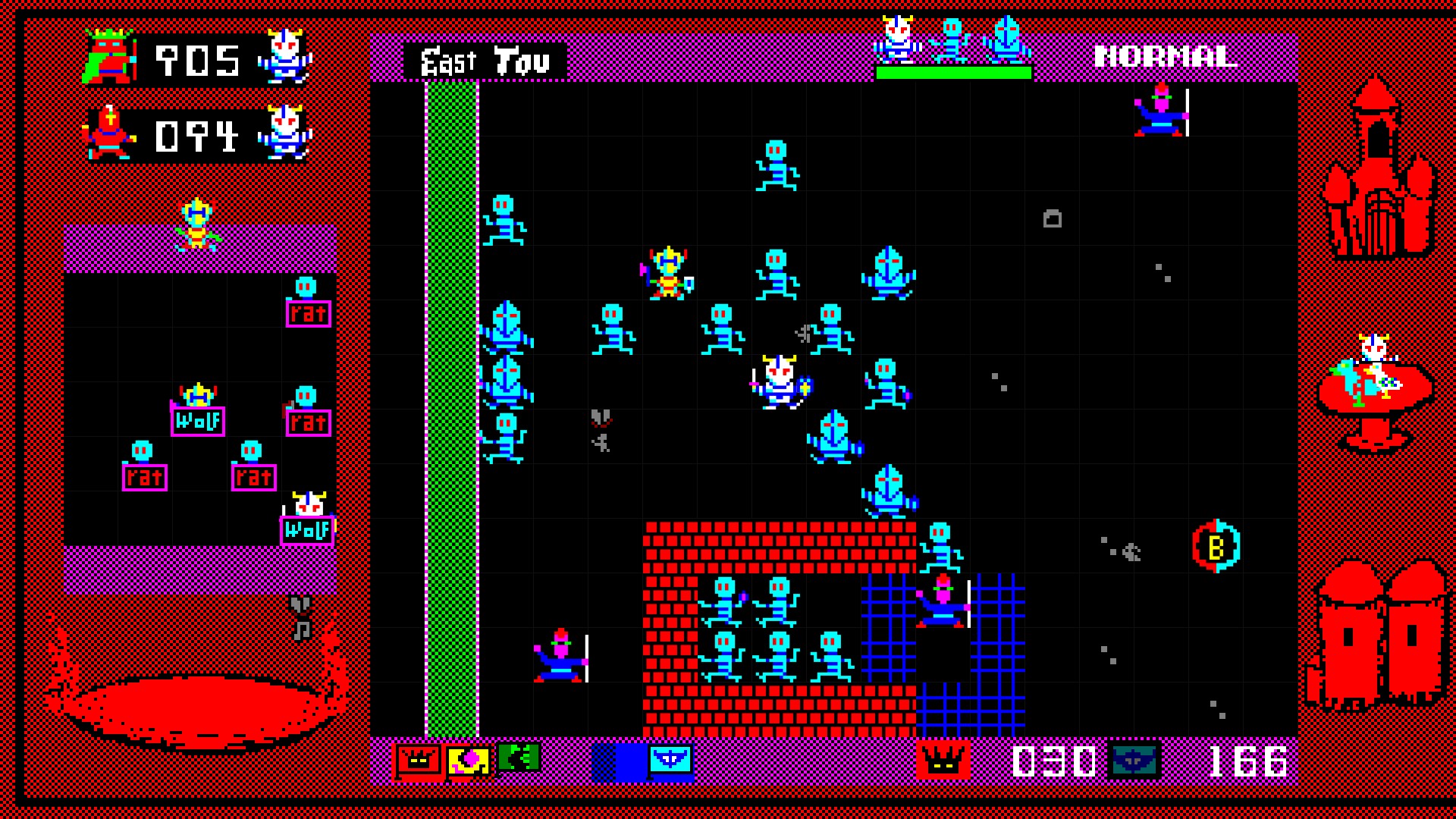Click the counter displaying 030
The height and width of the screenshot is (819, 1456).
tap(1054, 762)
